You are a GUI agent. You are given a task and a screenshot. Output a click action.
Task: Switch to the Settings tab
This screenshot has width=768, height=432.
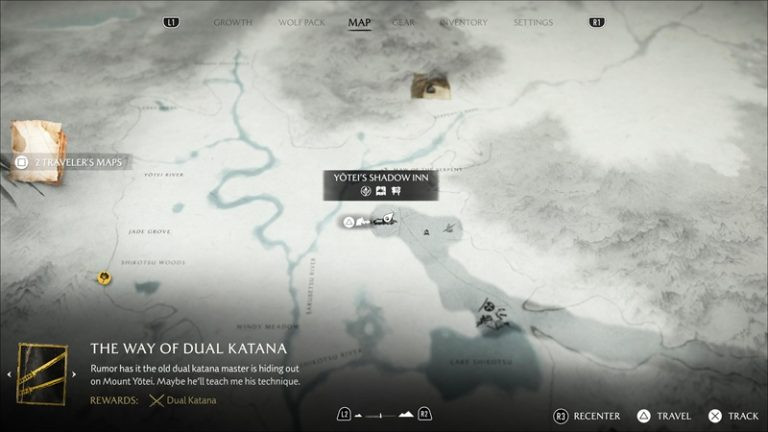(533, 22)
